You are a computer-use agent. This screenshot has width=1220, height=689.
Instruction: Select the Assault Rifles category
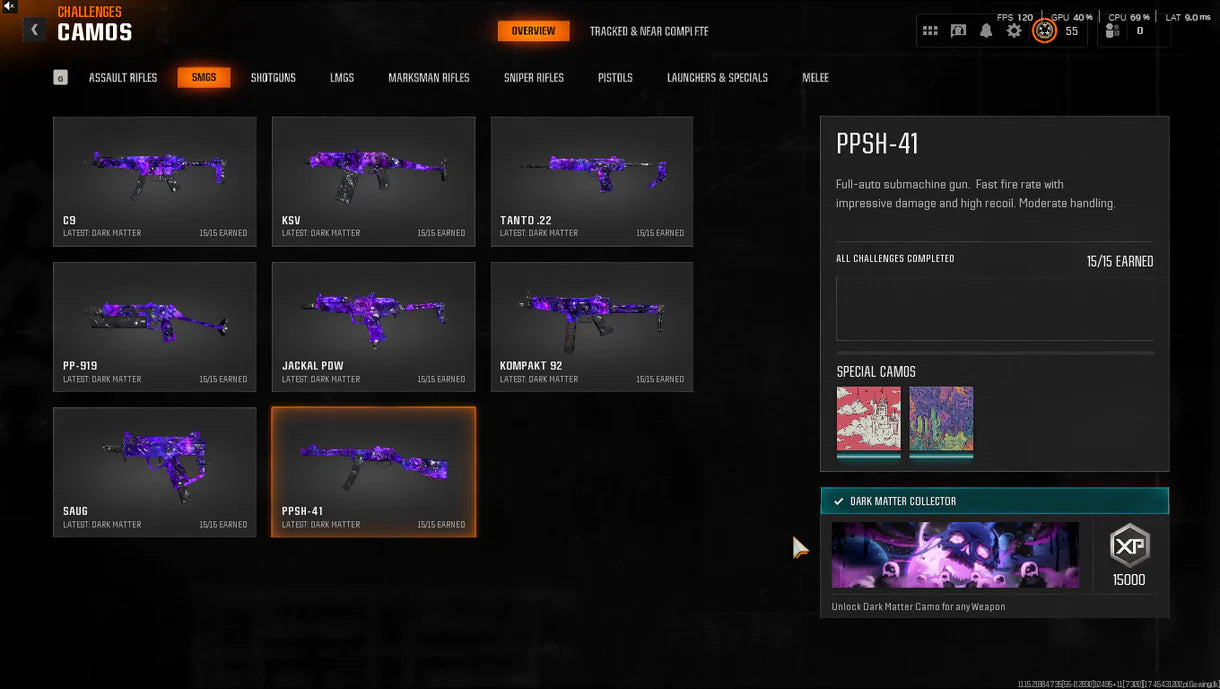click(x=123, y=77)
